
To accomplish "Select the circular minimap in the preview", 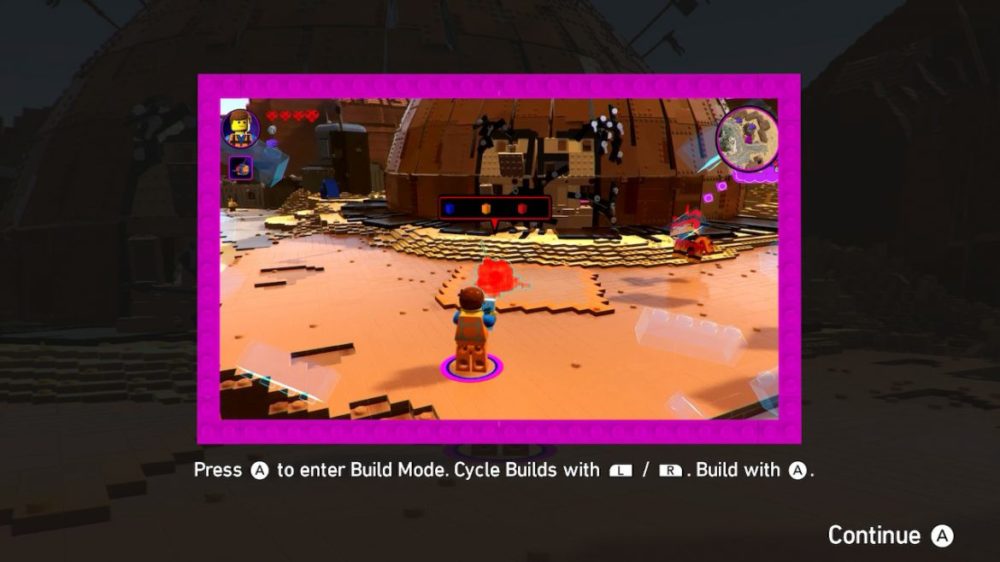I will 747,138.
